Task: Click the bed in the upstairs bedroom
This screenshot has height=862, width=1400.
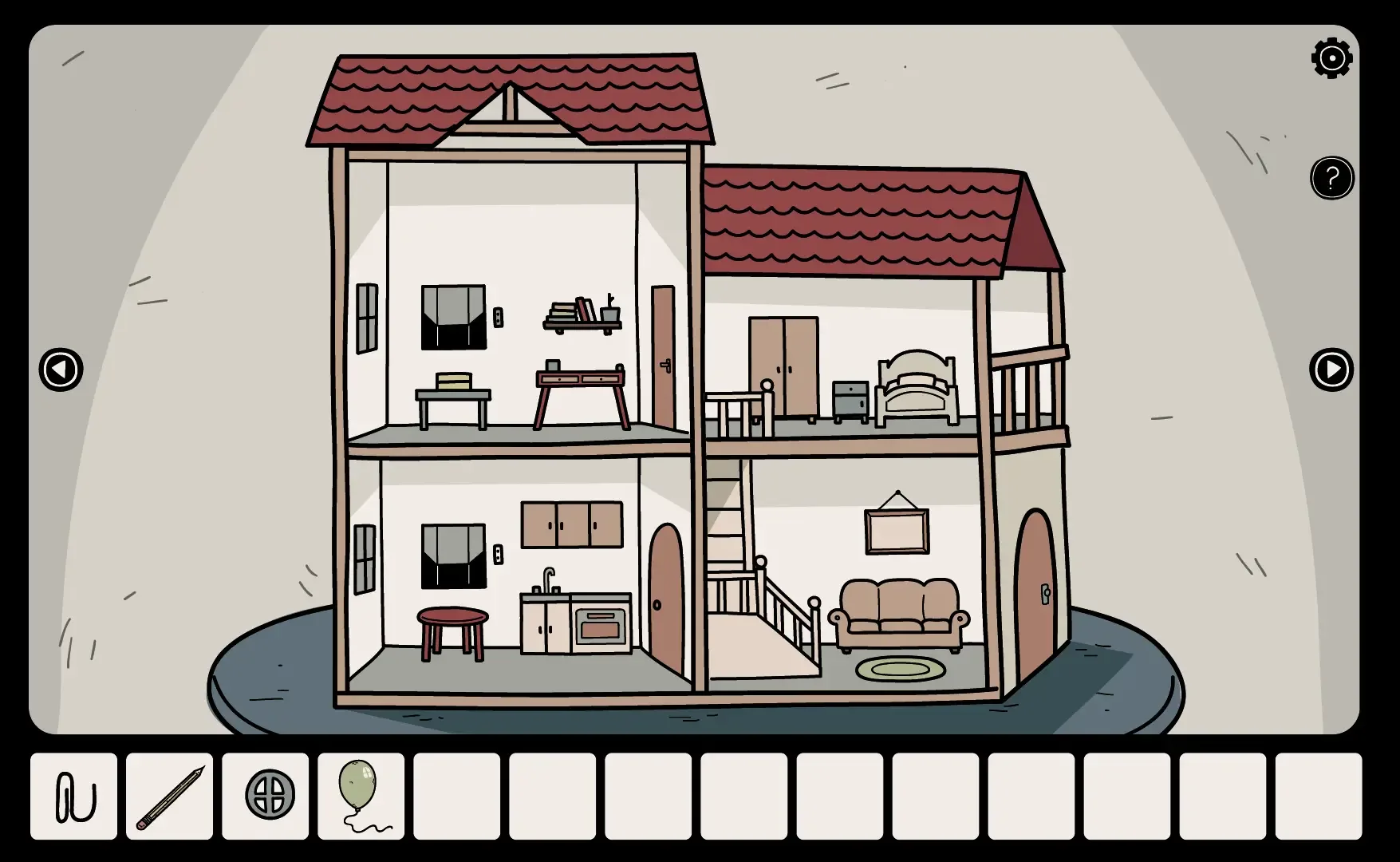Action: pyautogui.click(x=916, y=383)
